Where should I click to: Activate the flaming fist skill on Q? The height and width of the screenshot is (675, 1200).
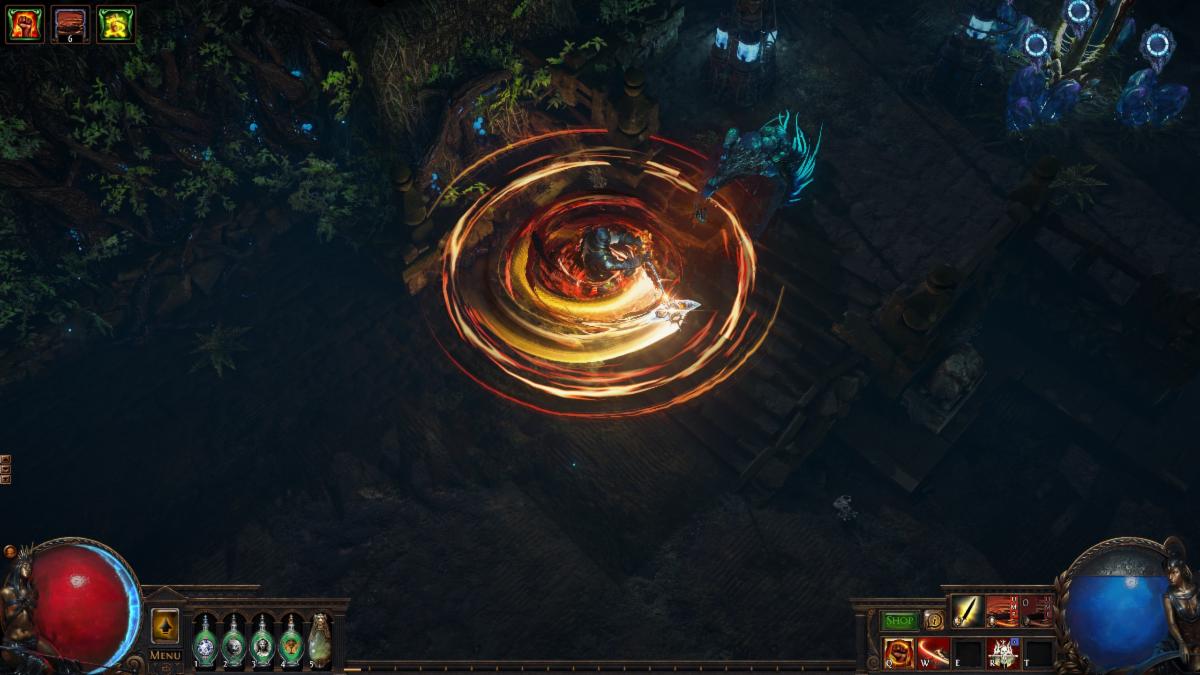tap(898, 652)
